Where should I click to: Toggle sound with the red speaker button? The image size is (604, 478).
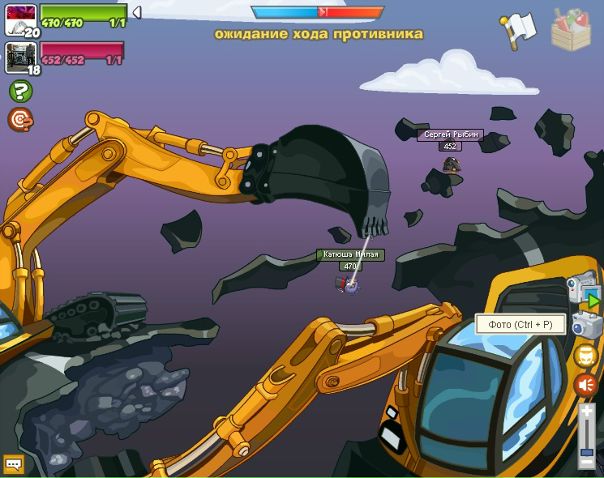coord(586,384)
